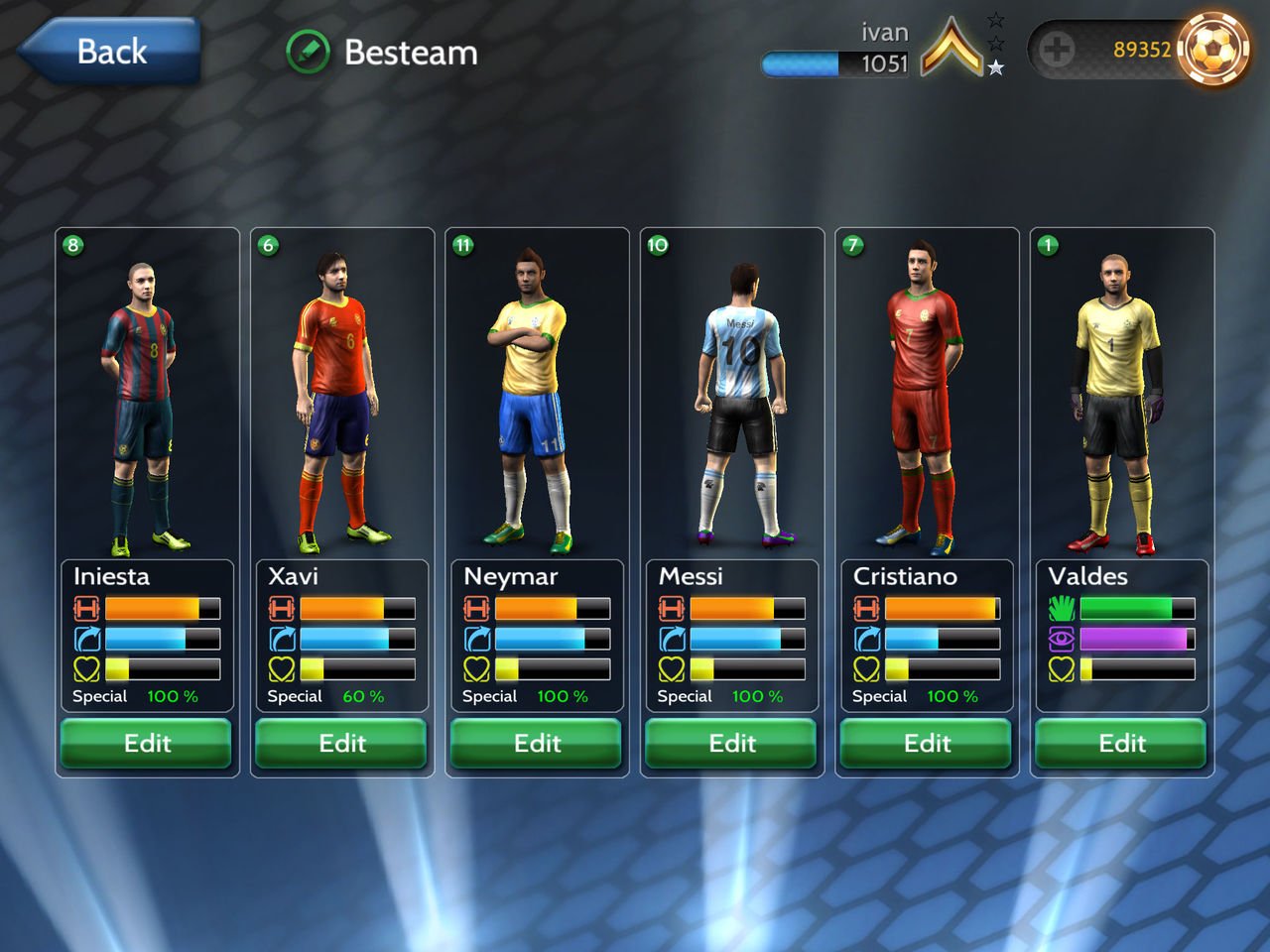Viewport: 1270px width, 952px height.
Task: Edit Messi's player appearance
Action: [x=731, y=744]
